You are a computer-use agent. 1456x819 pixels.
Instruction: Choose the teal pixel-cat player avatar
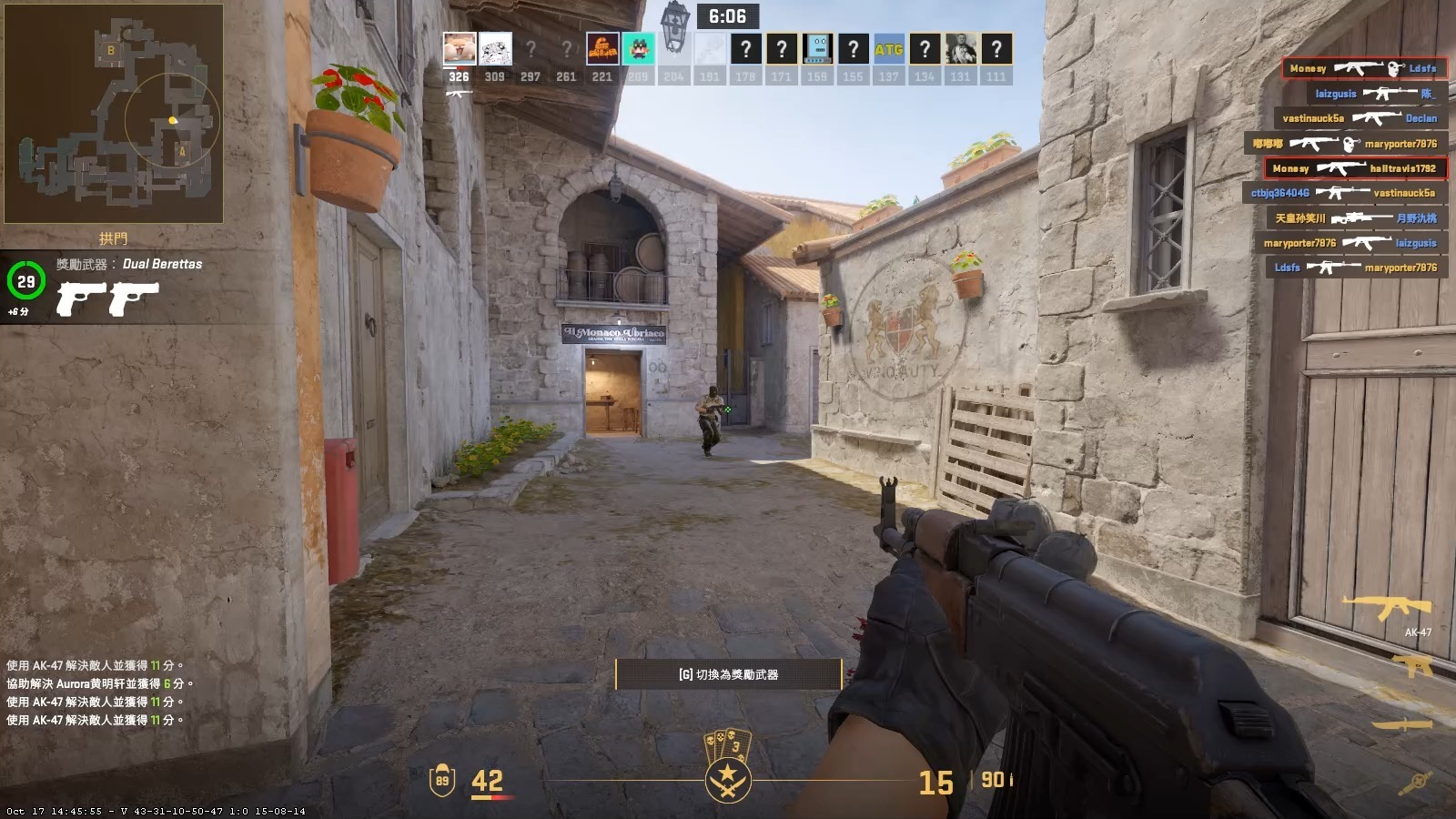pos(638,49)
